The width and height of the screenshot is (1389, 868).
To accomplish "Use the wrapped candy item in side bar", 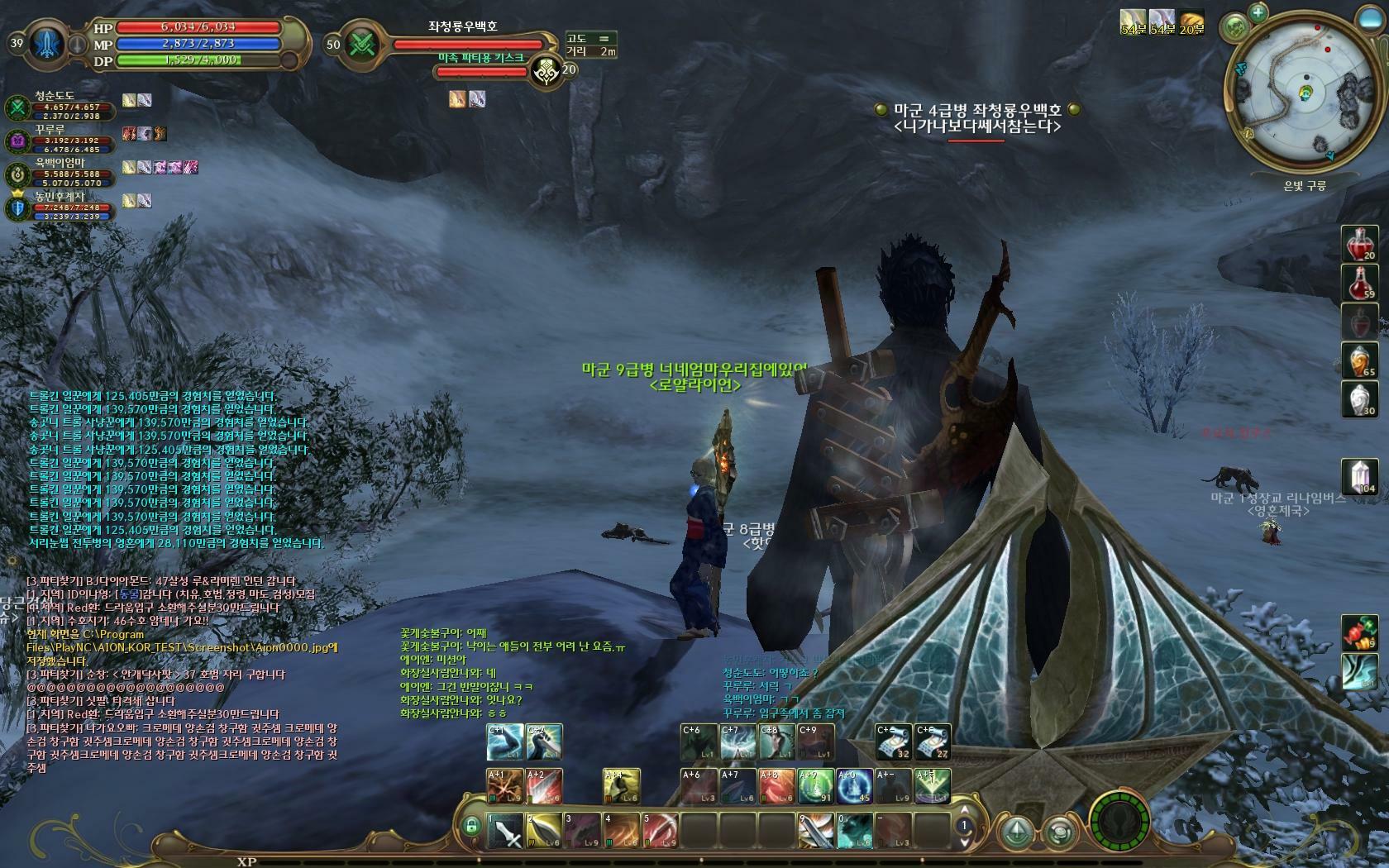I will tap(1359, 632).
